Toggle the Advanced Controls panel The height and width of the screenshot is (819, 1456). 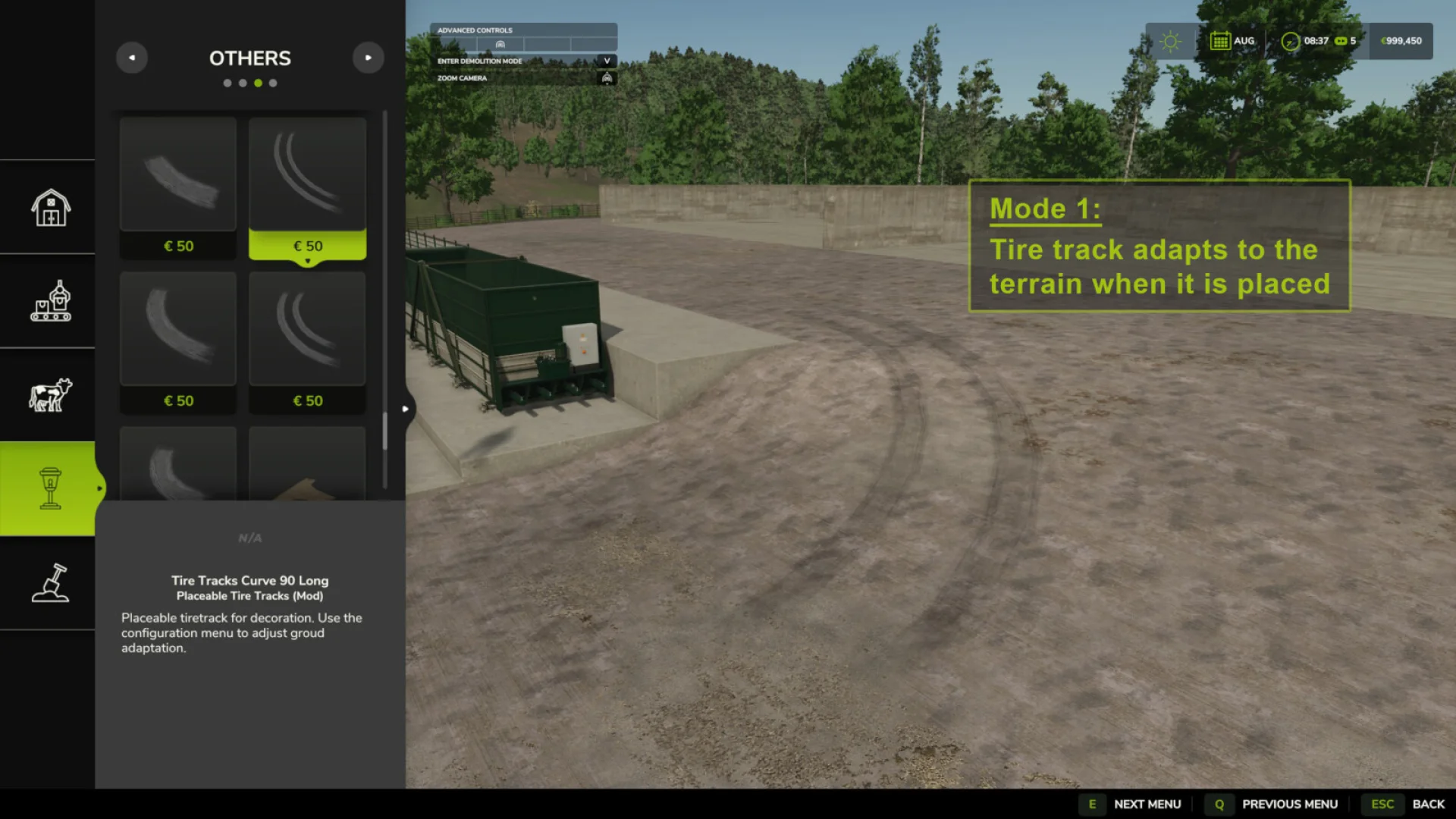[522, 30]
